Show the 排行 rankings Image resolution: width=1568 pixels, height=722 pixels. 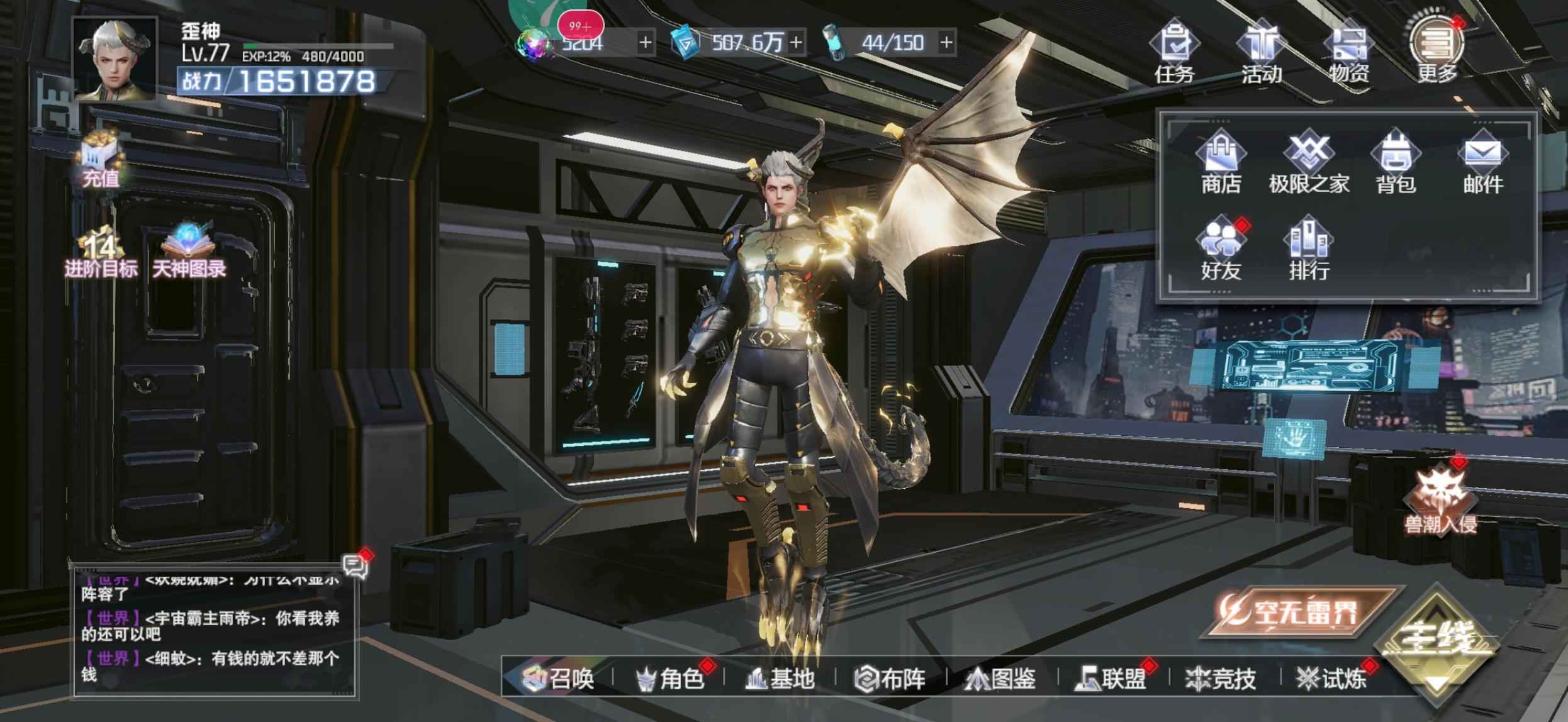[x=1309, y=250]
